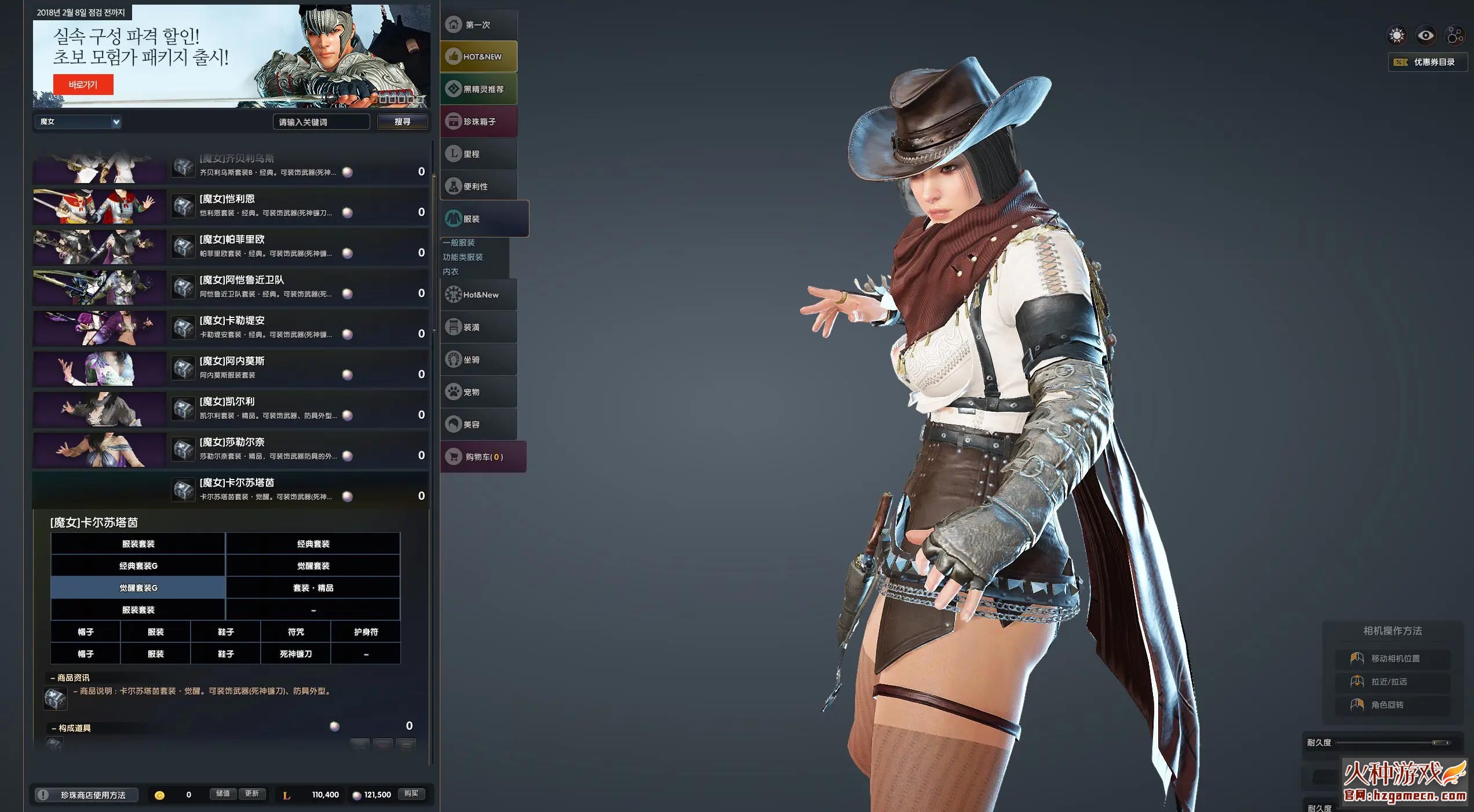
Task: Open the 魔女 class dropdown
Action: (x=79, y=122)
